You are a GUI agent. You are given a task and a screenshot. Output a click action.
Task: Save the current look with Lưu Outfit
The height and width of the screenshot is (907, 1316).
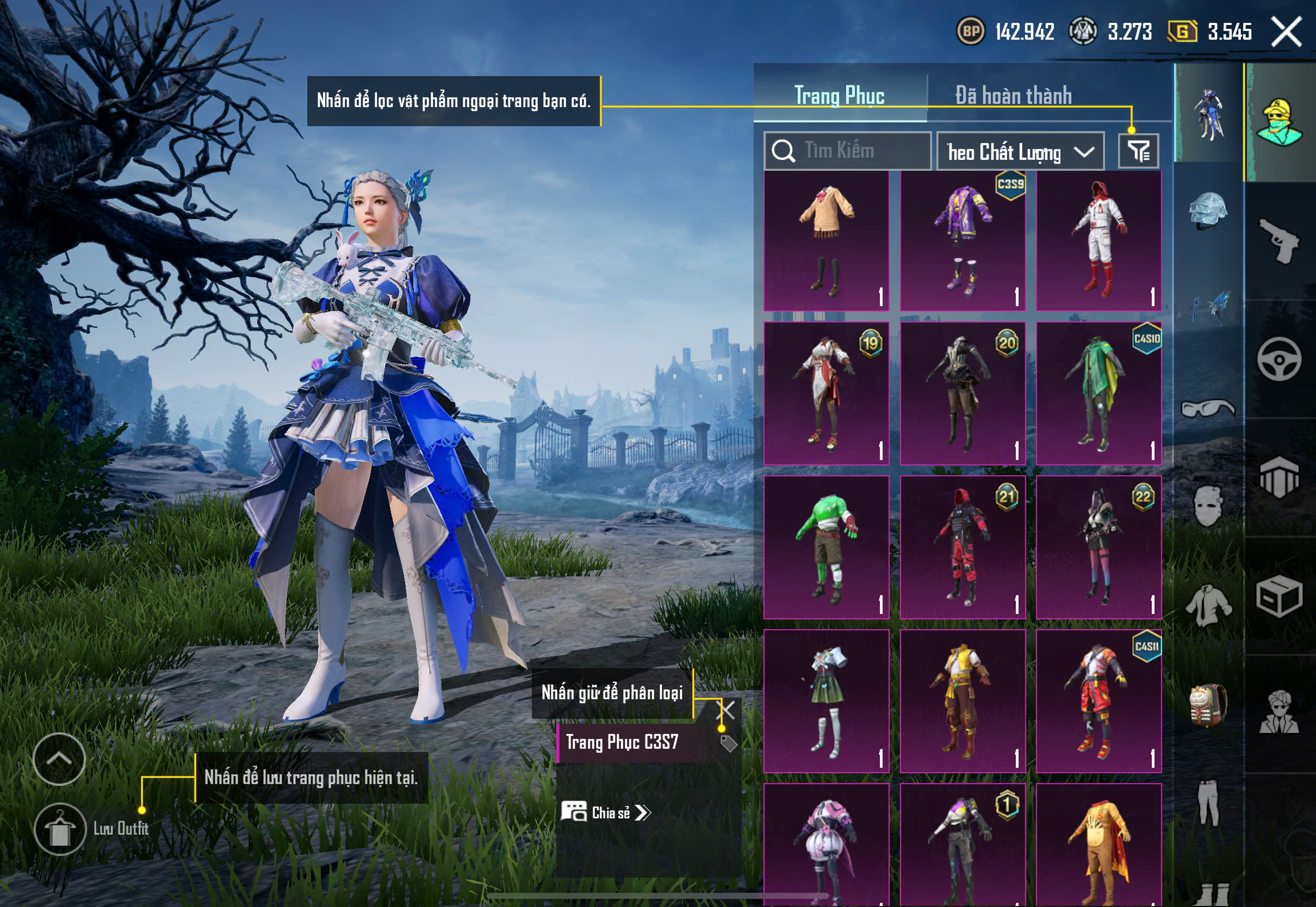(60, 829)
